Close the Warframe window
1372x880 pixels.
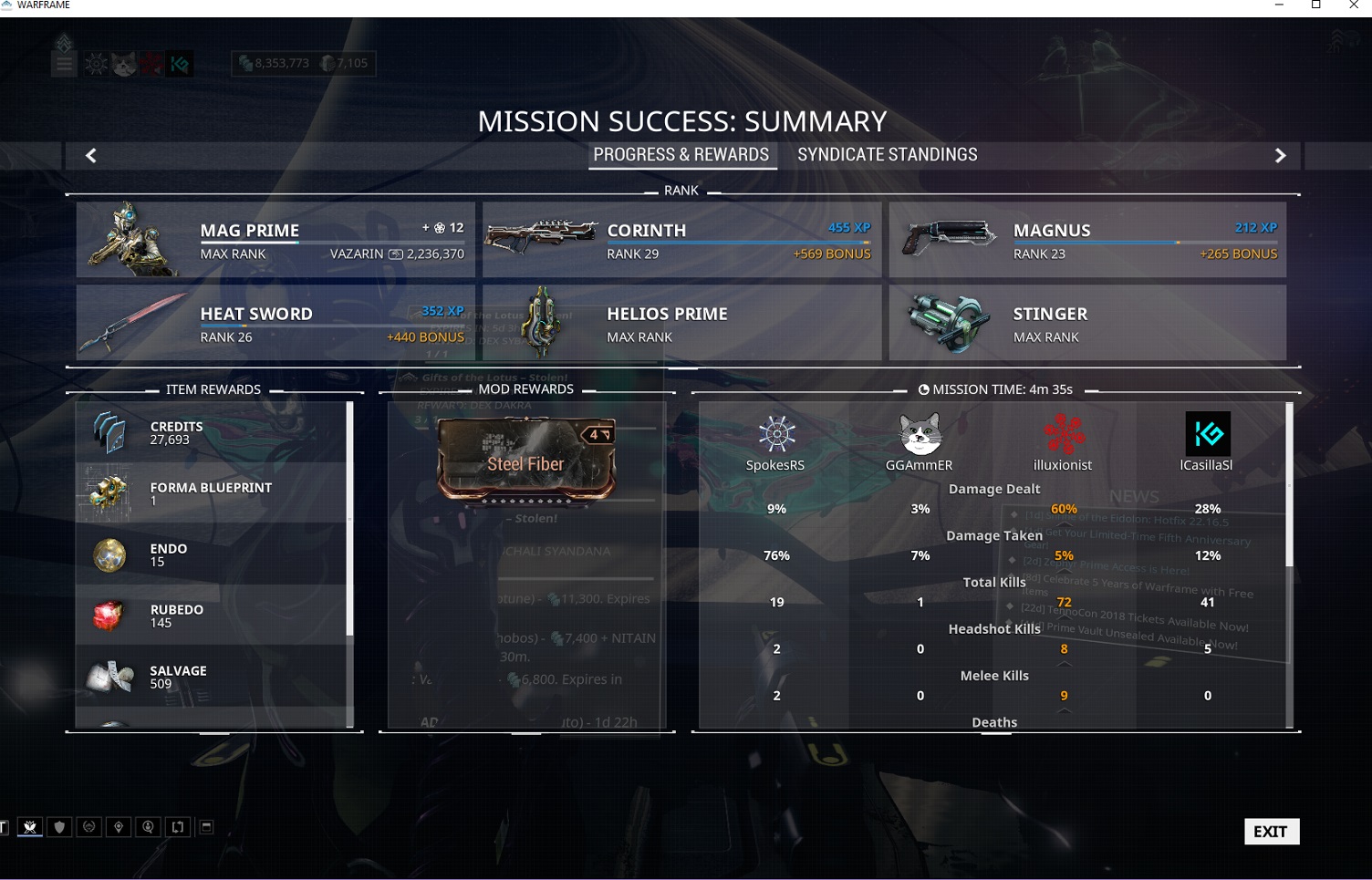point(1354,5)
